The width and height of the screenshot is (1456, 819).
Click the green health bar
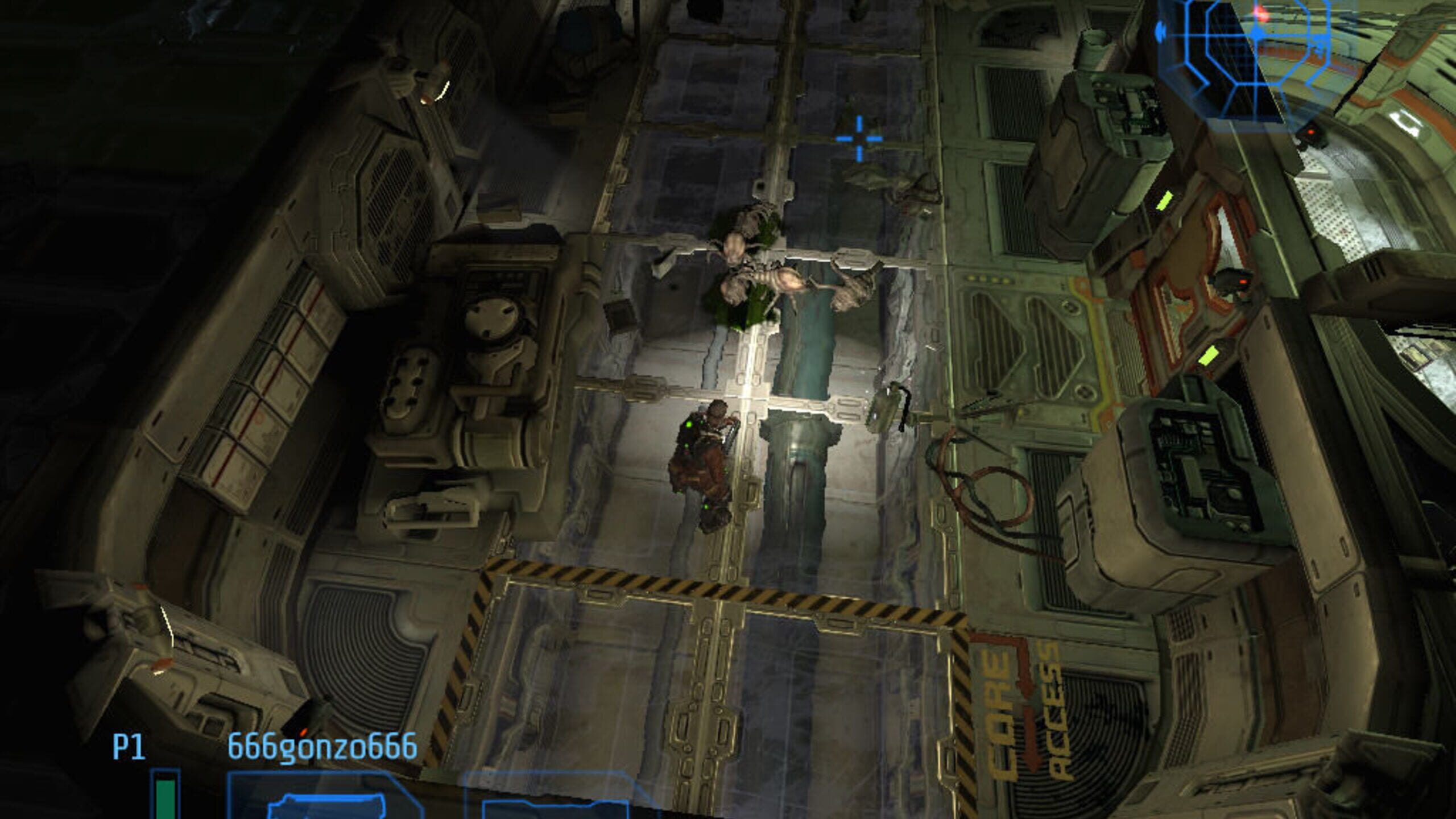[163, 799]
